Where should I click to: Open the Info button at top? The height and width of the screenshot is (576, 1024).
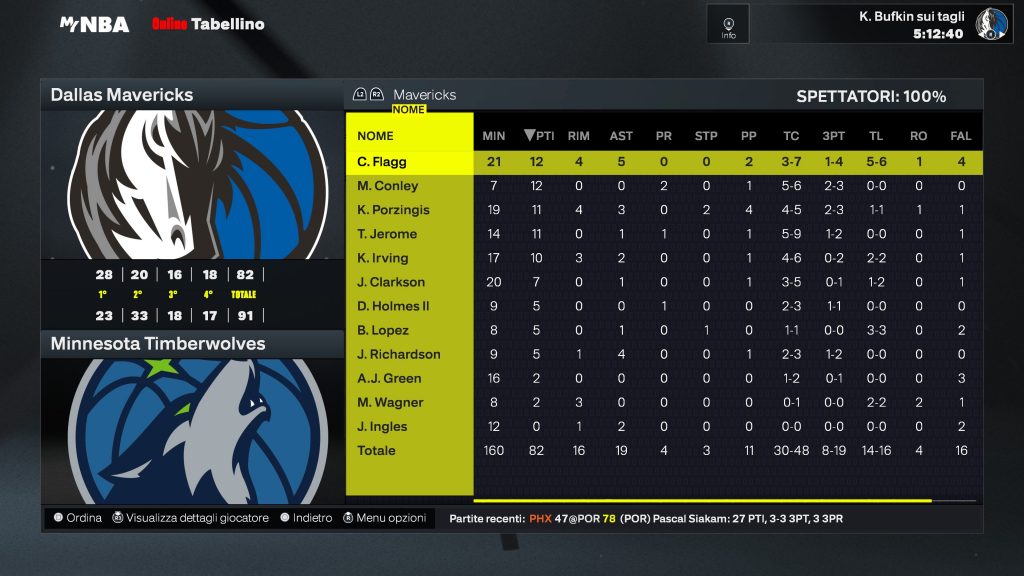(728, 24)
